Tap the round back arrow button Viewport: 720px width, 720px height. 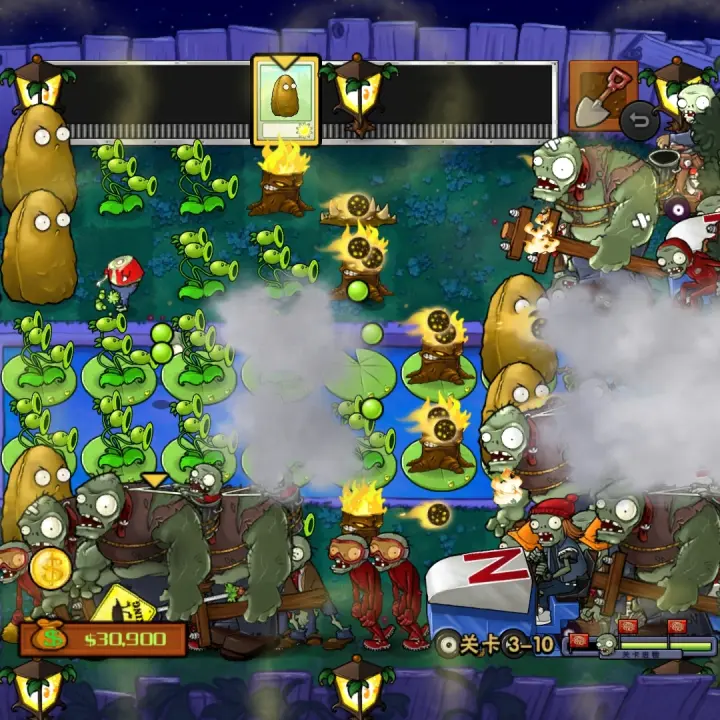(x=640, y=122)
